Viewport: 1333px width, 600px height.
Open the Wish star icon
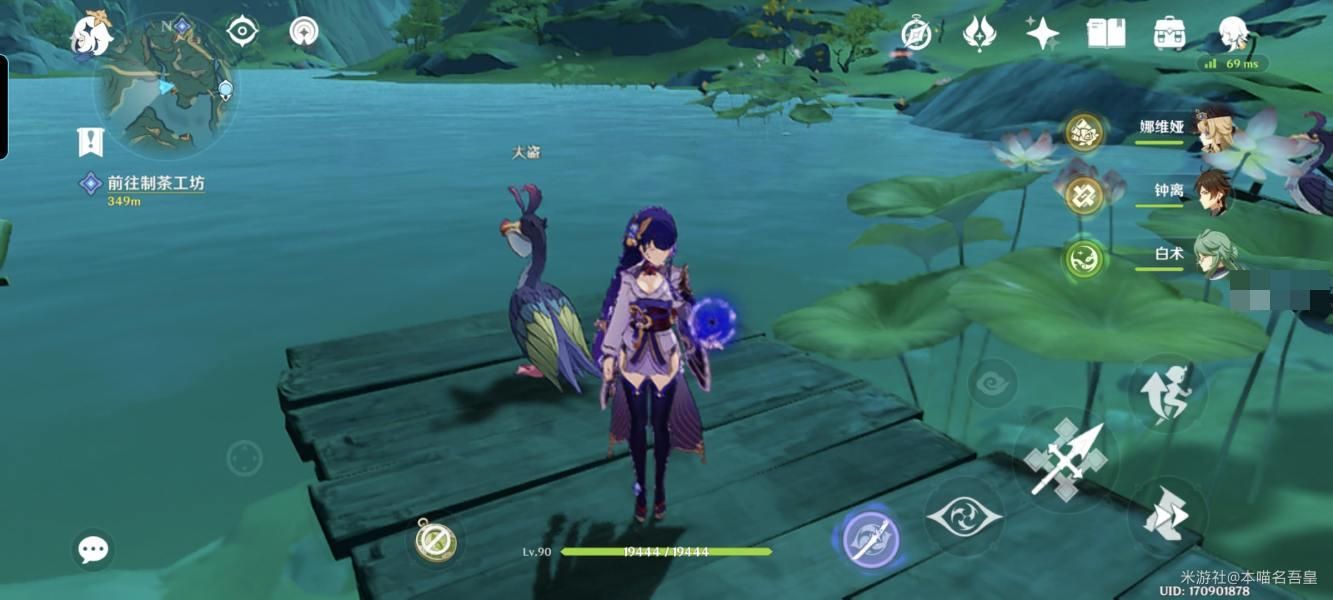(x=1042, y=33)
